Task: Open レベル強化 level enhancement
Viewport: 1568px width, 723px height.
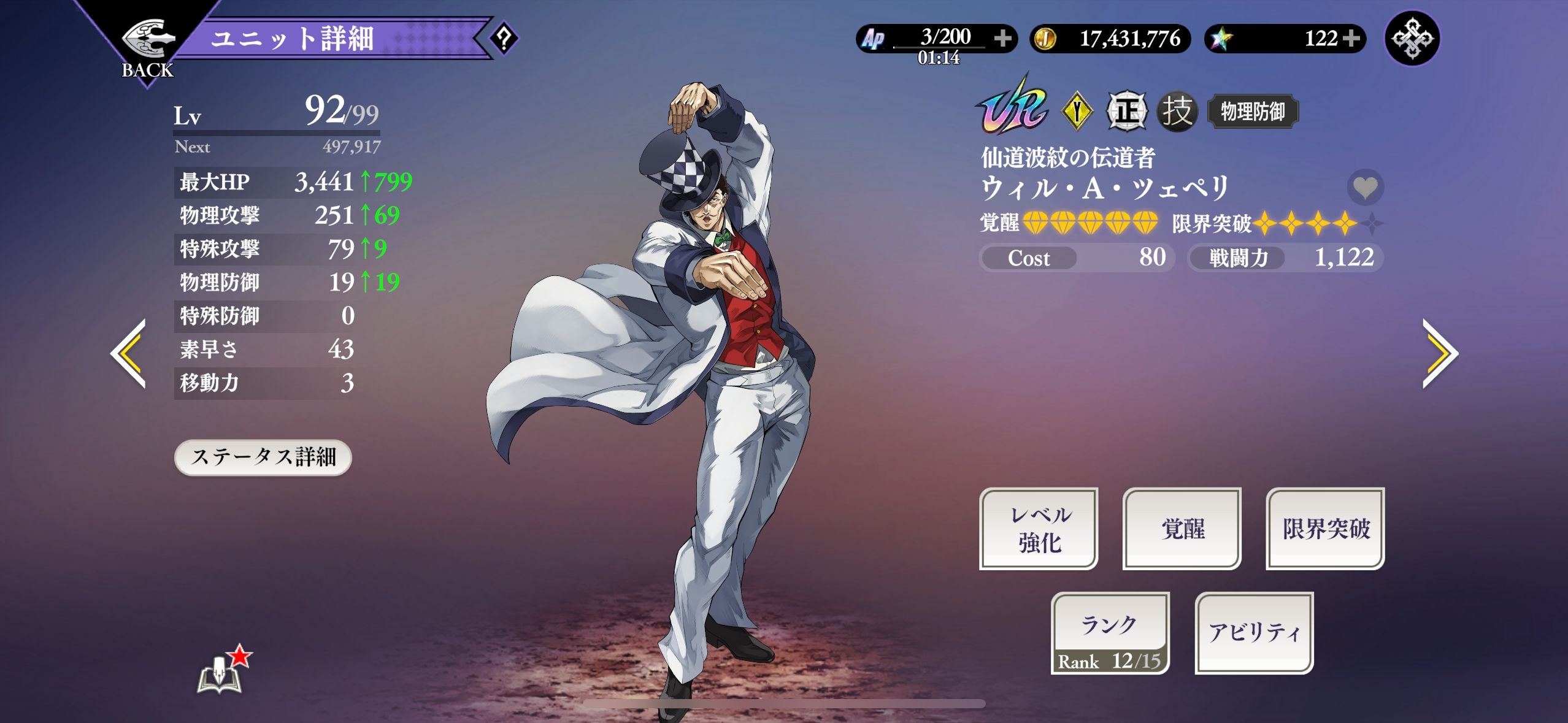Action: click(x=1039, y=529)
